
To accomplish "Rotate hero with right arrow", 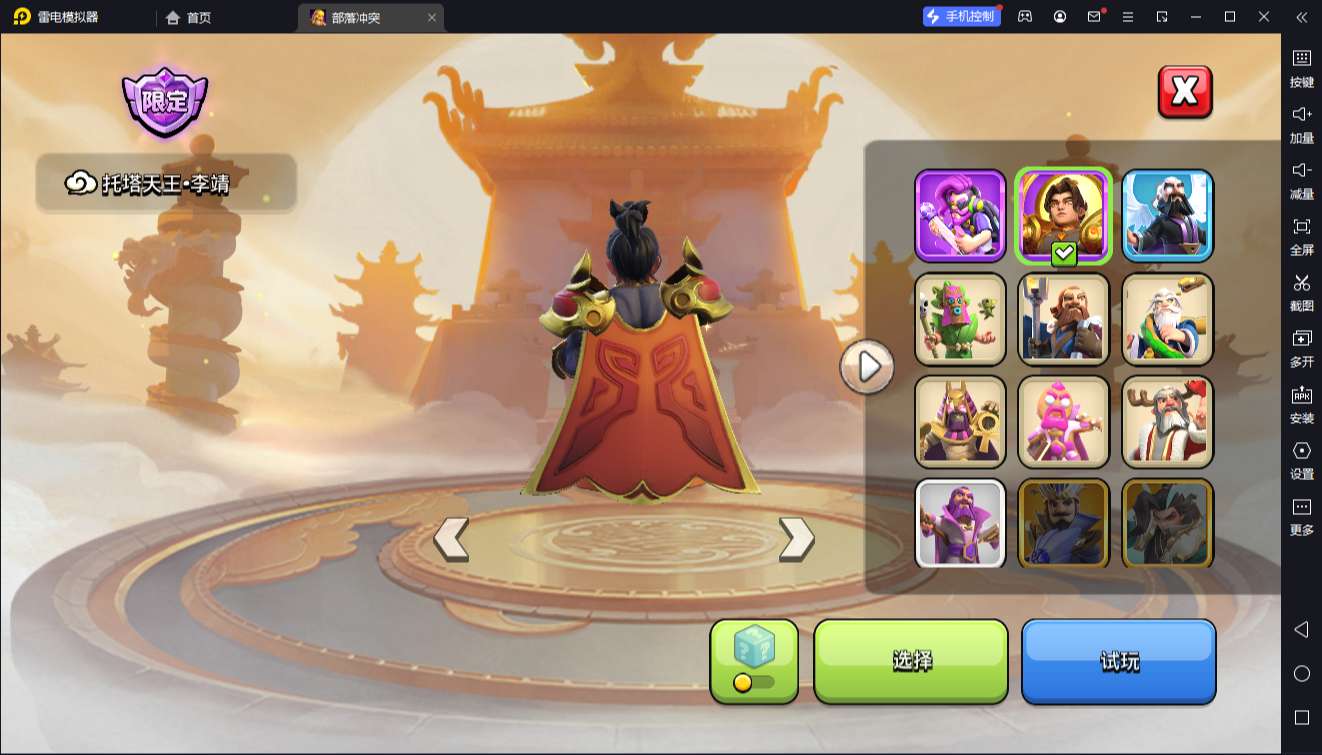I will pos(796,539).
